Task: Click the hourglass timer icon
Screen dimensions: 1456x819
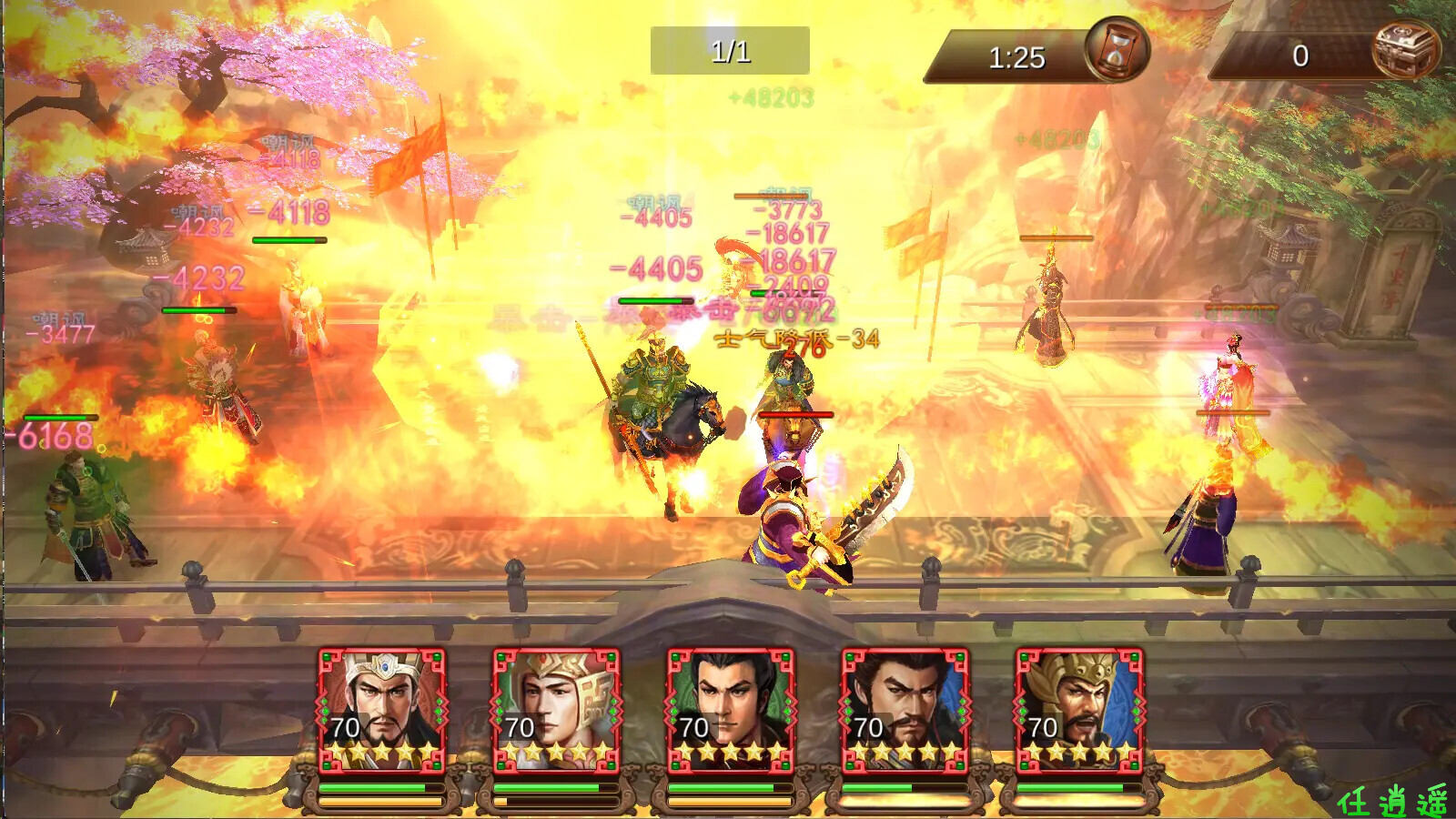Action: click(x=1117, y=50)
